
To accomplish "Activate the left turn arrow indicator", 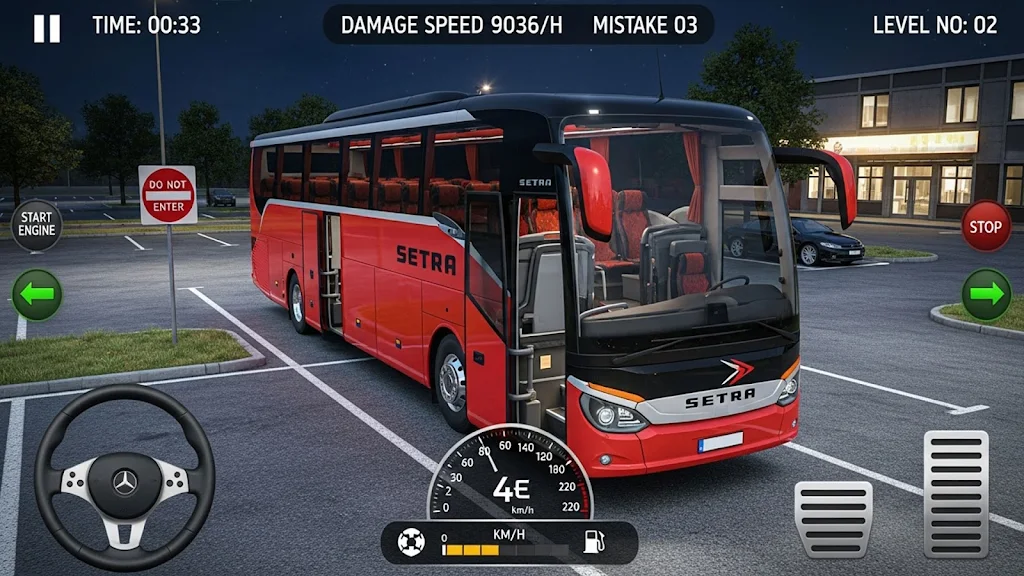I will click(x=37, y=295).
